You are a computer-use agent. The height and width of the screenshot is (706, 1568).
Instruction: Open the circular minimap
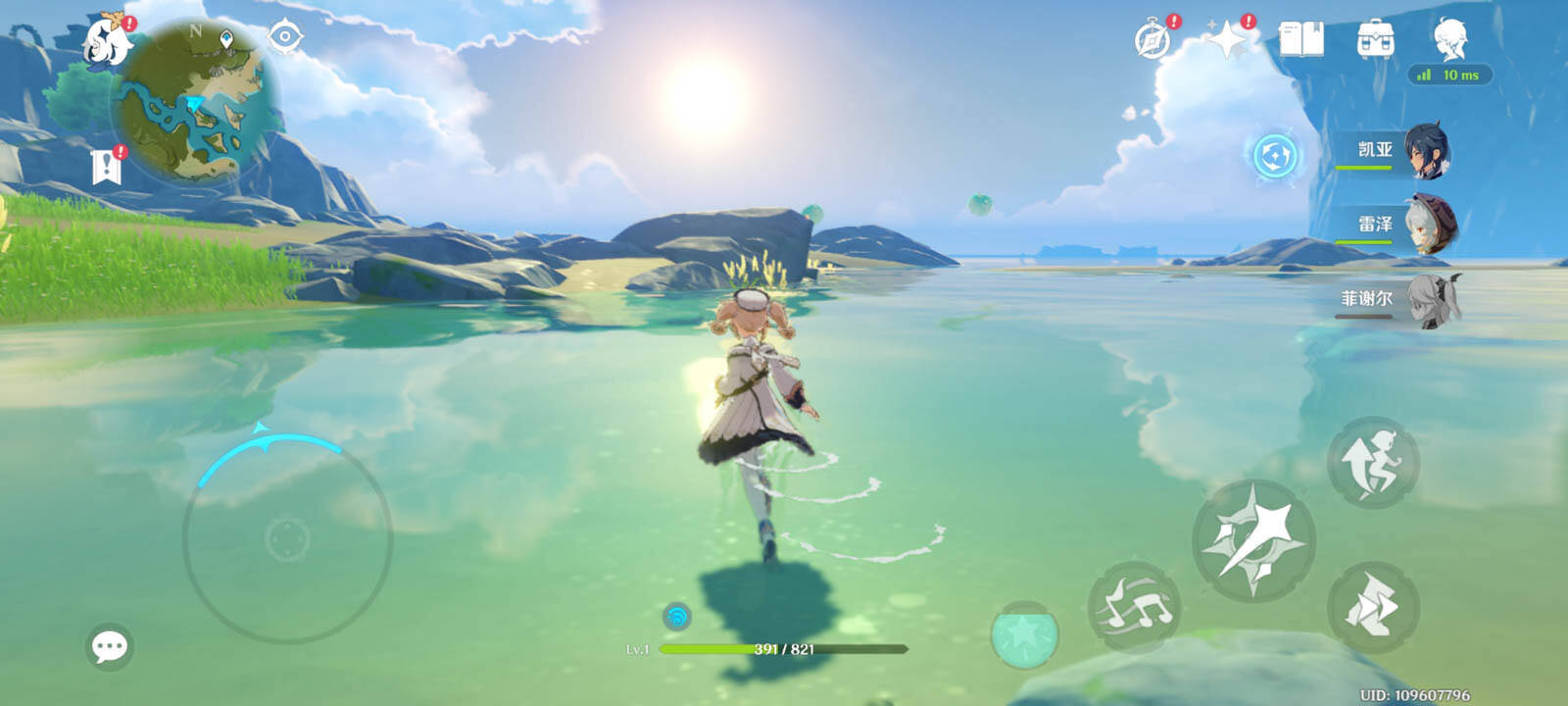point(197,102)
